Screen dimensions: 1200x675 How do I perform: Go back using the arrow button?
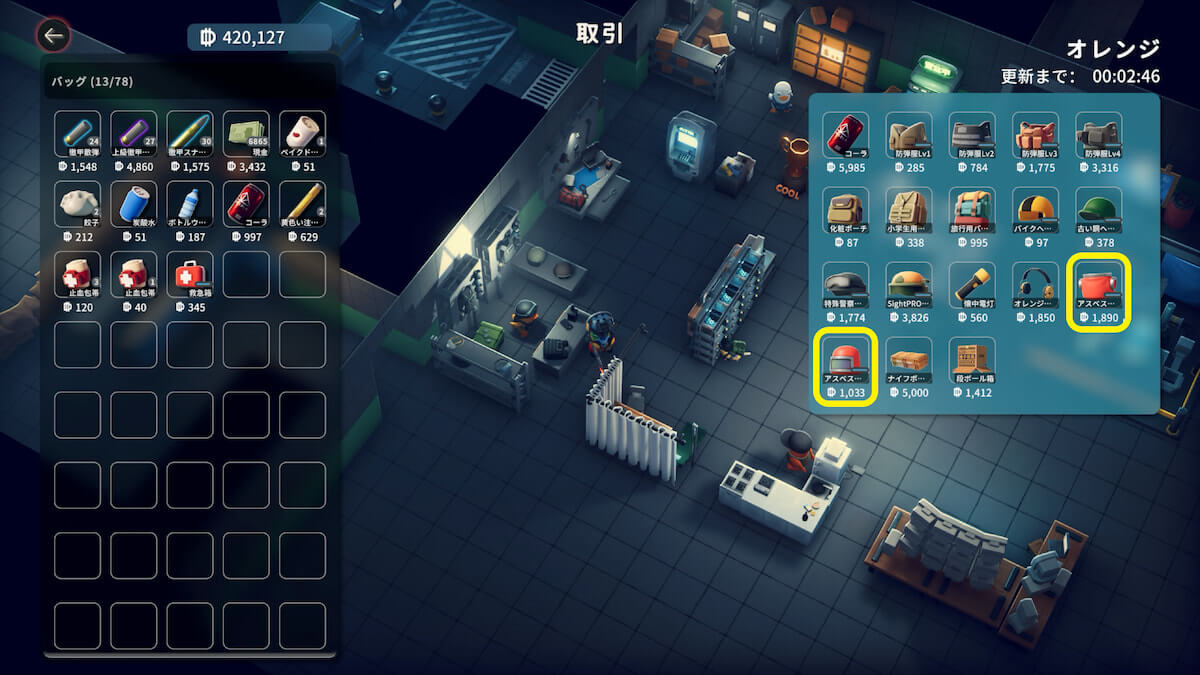pos(53,37)
